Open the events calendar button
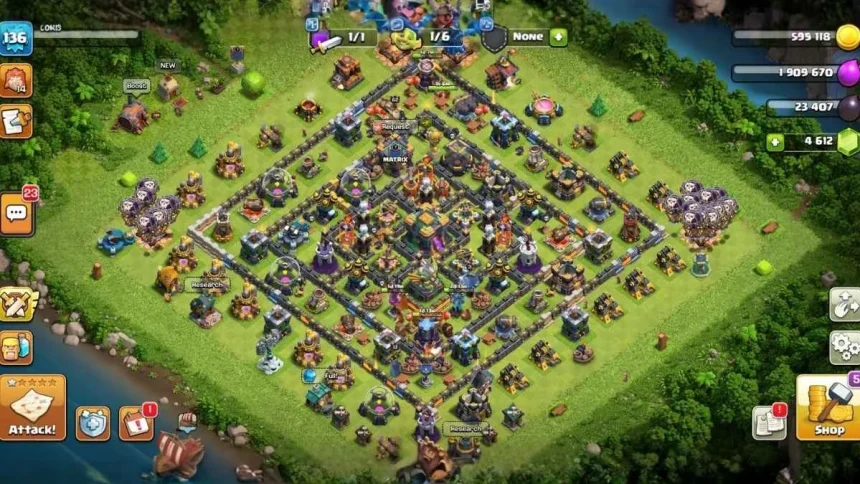Image resolution: width=860 pixels, height=484 pixels. (x=136, y=423)
